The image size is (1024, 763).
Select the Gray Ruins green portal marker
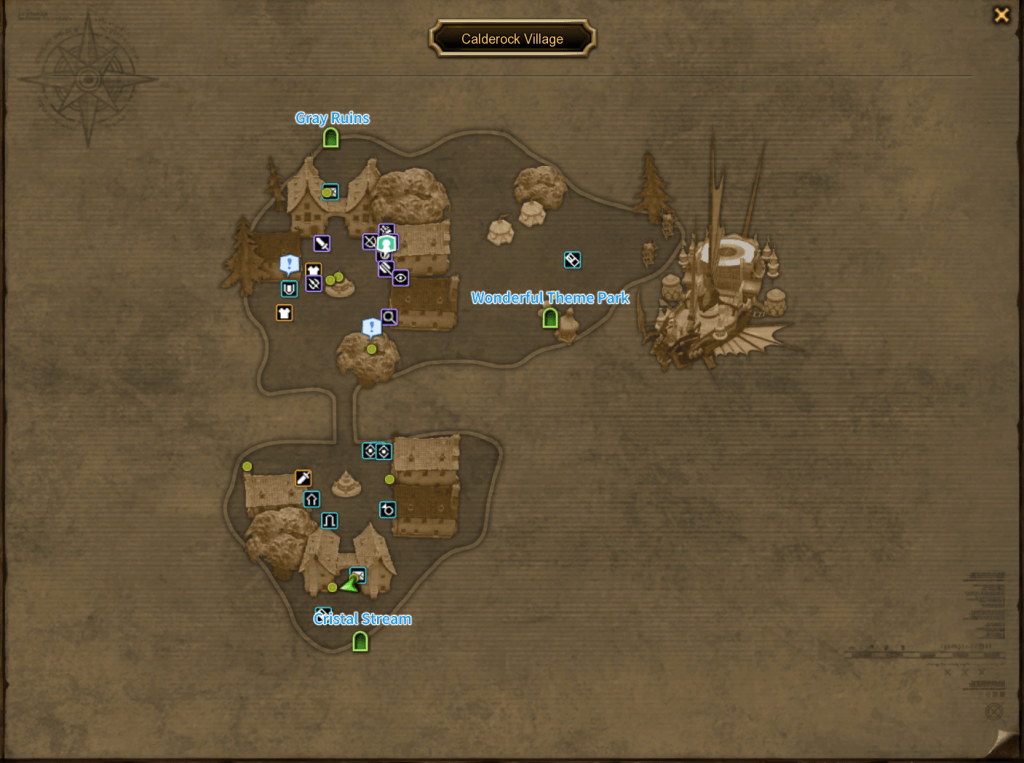(331, 138)
